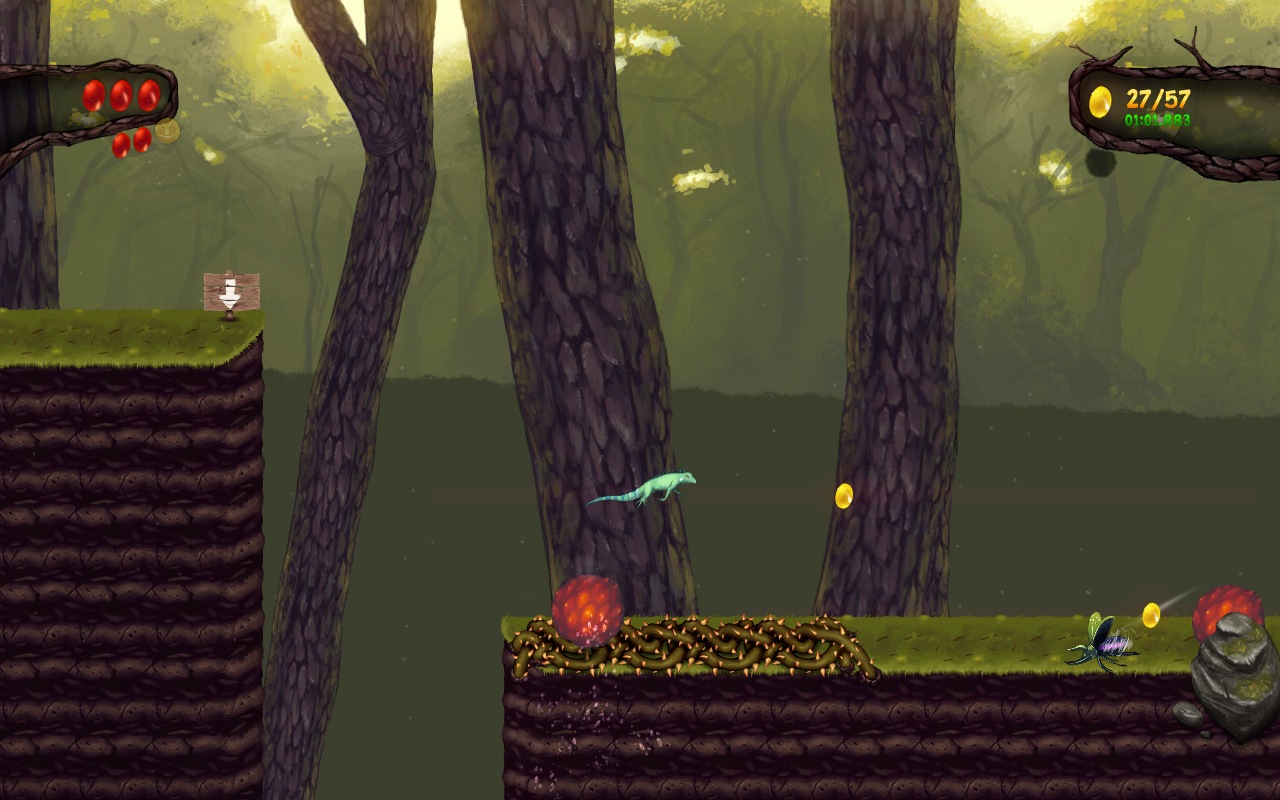Click the floating coin near the tree trunk

[843, 497]
